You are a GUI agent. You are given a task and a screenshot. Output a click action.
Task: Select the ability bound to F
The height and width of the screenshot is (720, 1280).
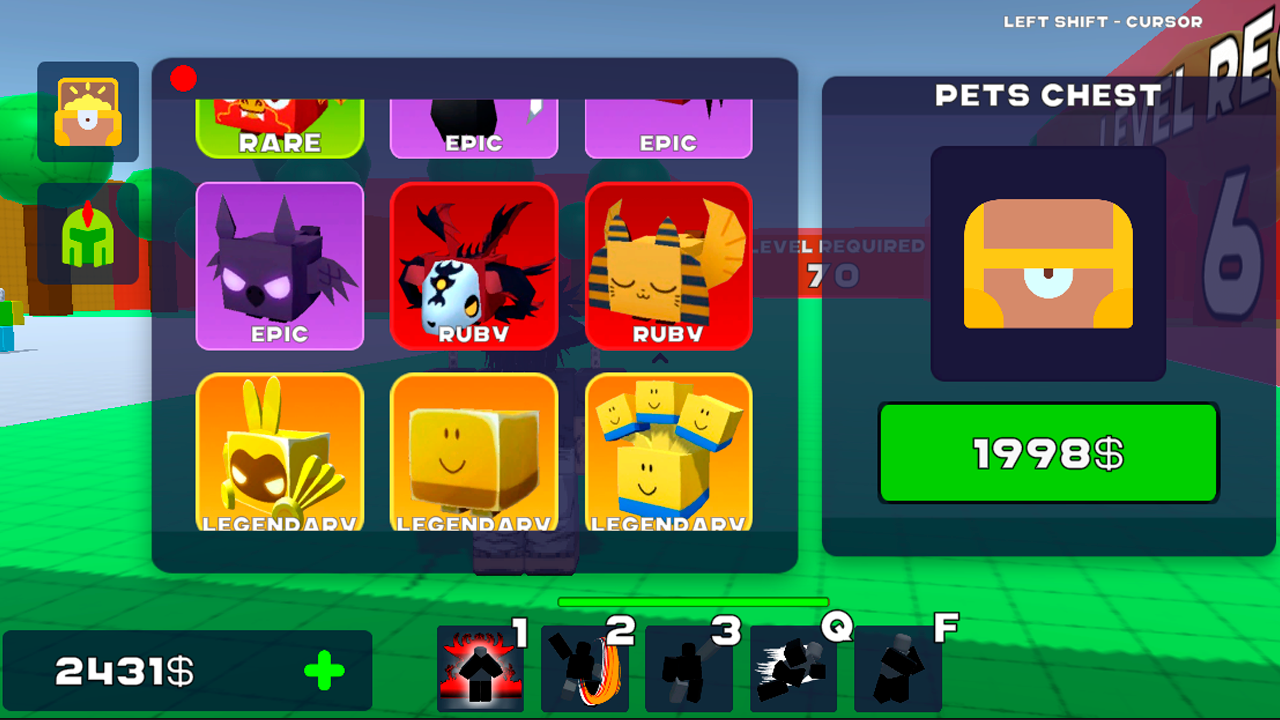coord(896,670)
